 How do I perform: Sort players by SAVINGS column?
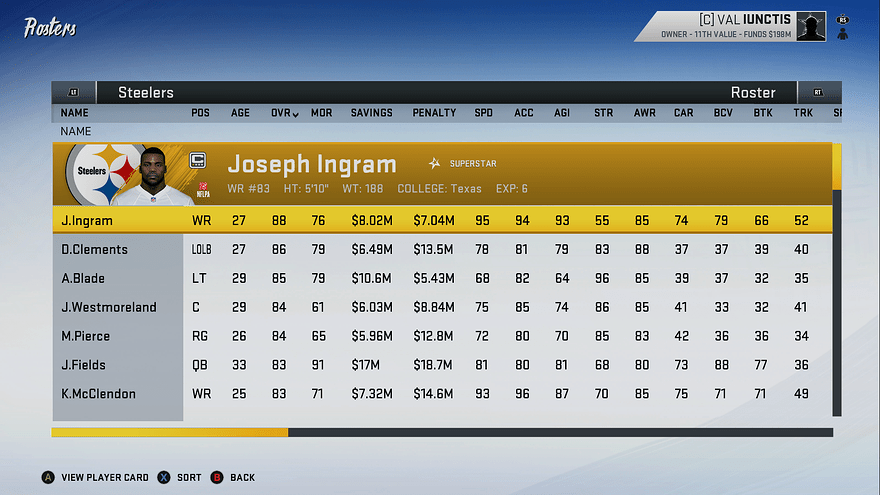click(371, 113)
